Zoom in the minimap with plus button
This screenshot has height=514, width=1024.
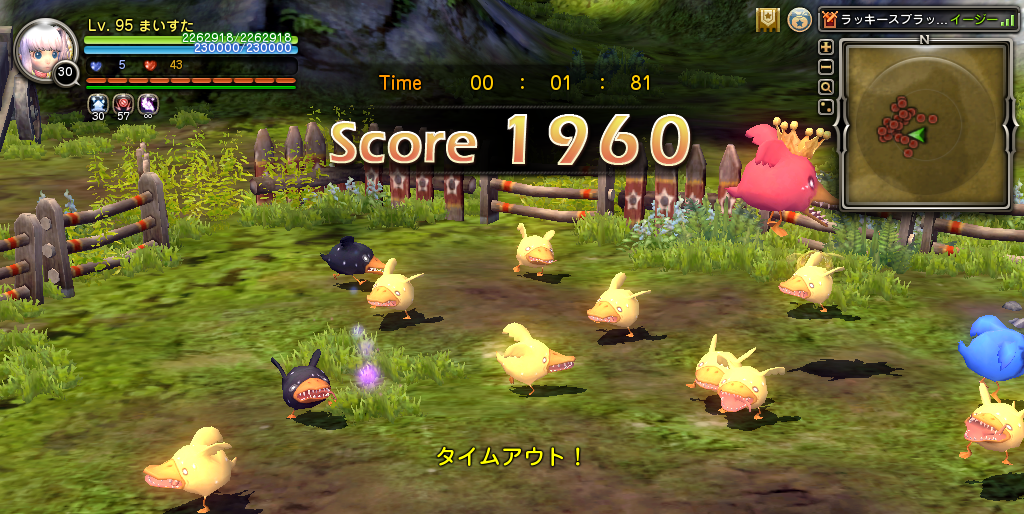click(x=826, y=47)
